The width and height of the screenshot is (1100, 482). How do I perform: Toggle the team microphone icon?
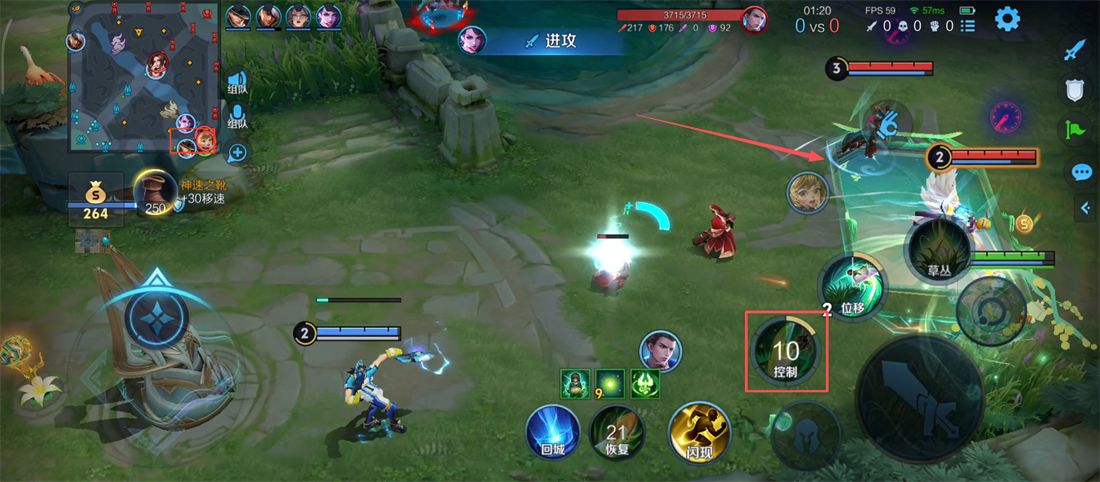click(237, 119)
